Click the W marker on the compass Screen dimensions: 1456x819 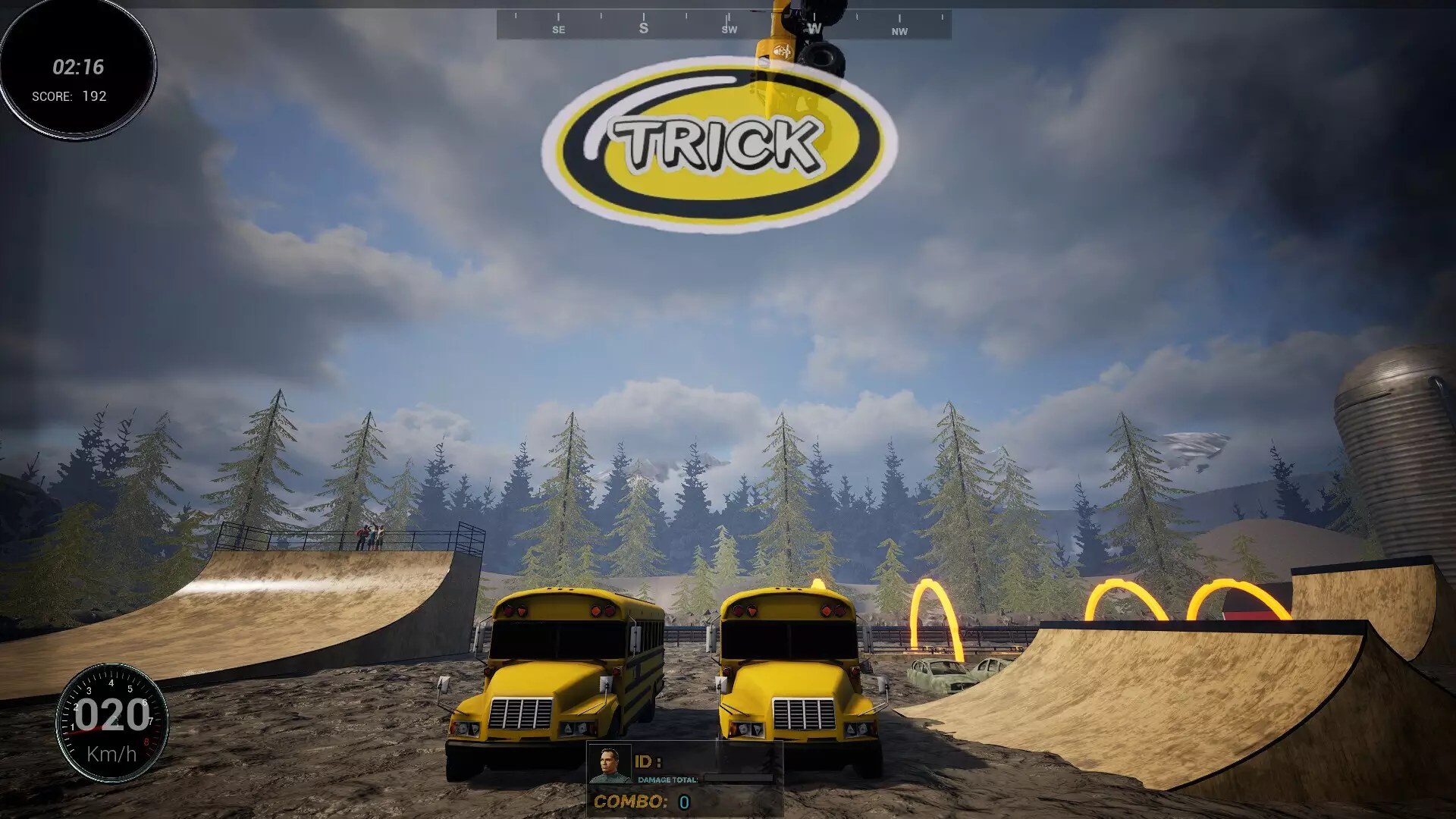pos(814,27)
